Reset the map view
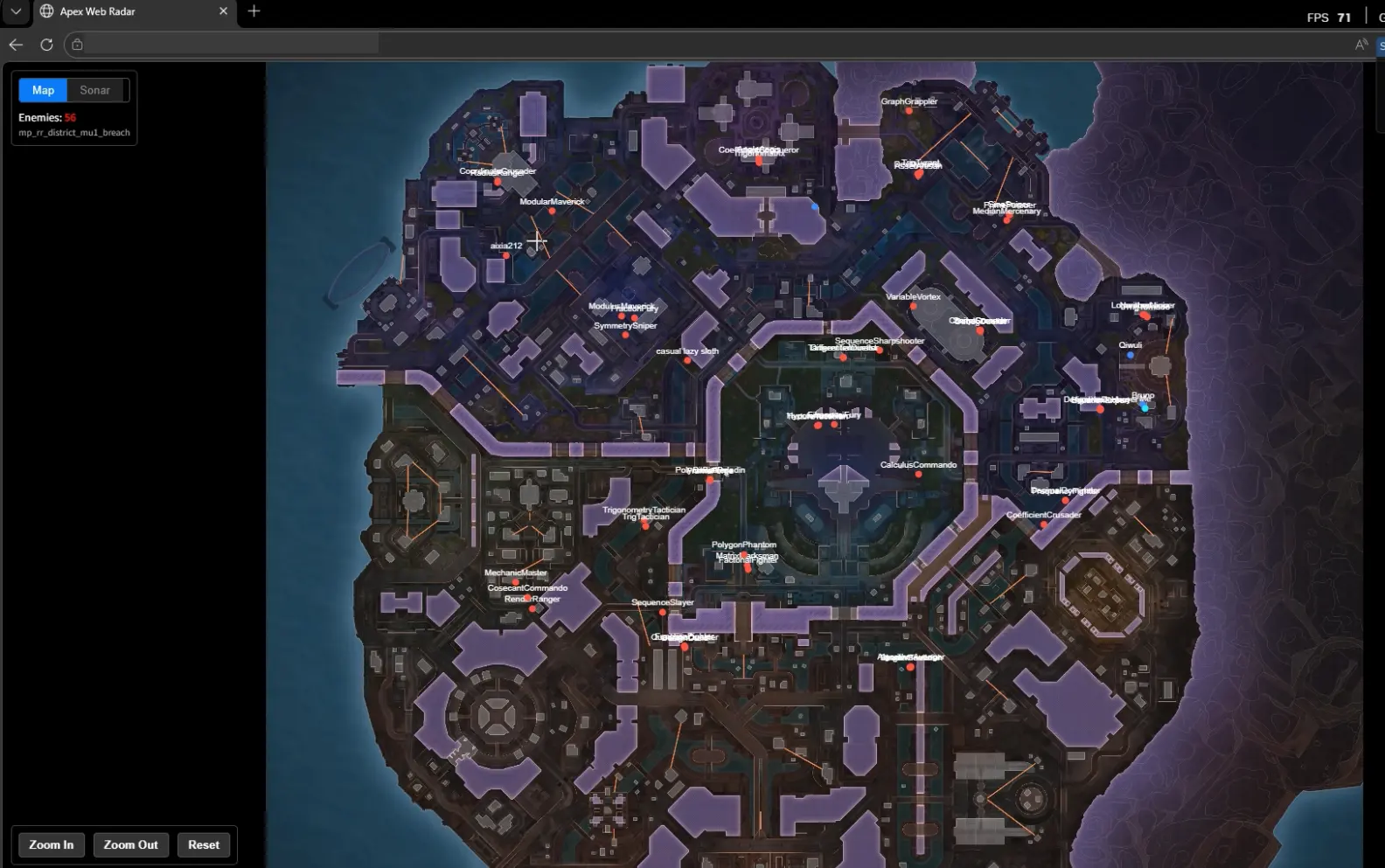1385x868 pixels. (x=204, y=844)
